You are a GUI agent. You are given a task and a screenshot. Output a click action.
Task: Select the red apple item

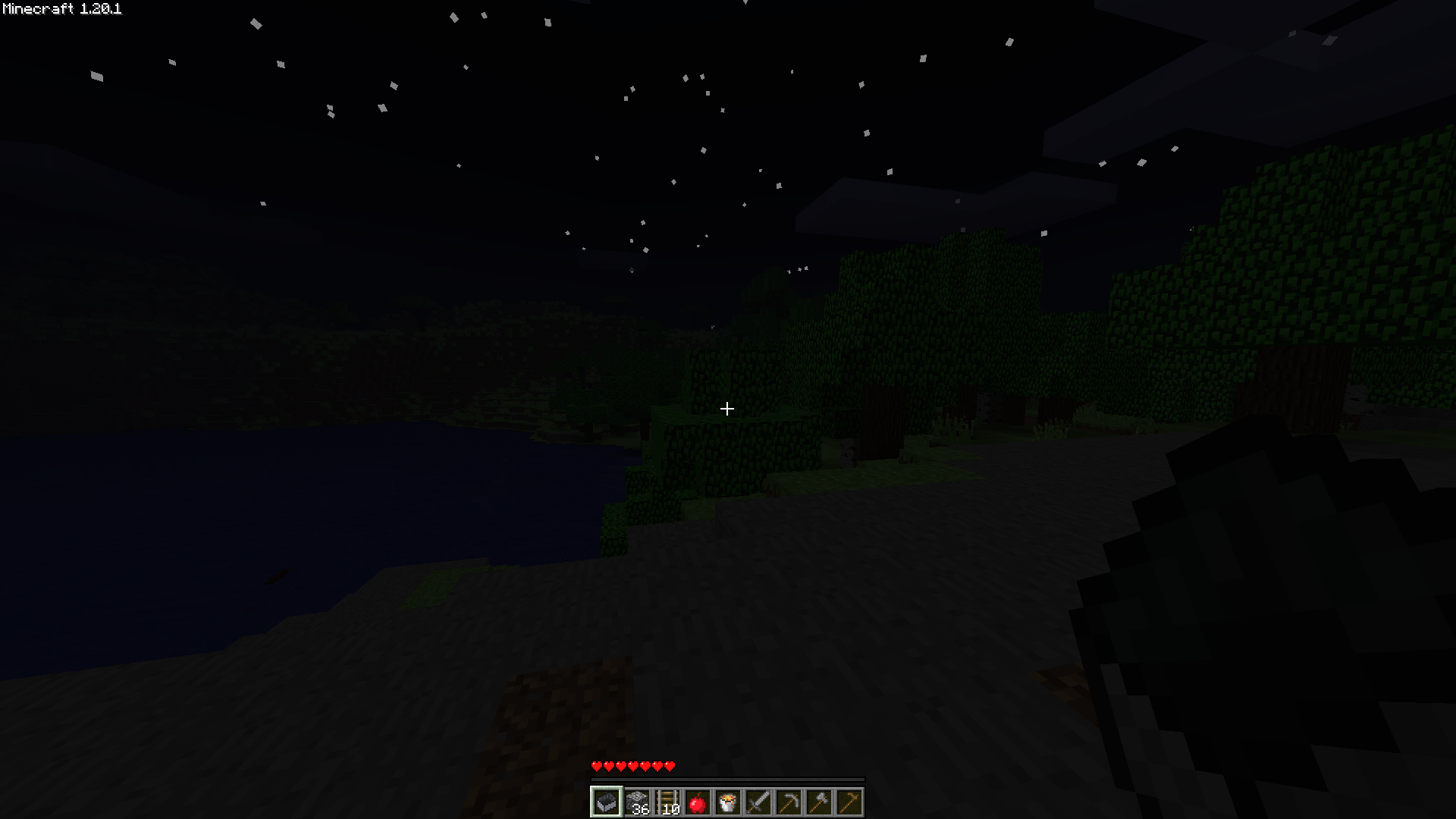[698, 802]
